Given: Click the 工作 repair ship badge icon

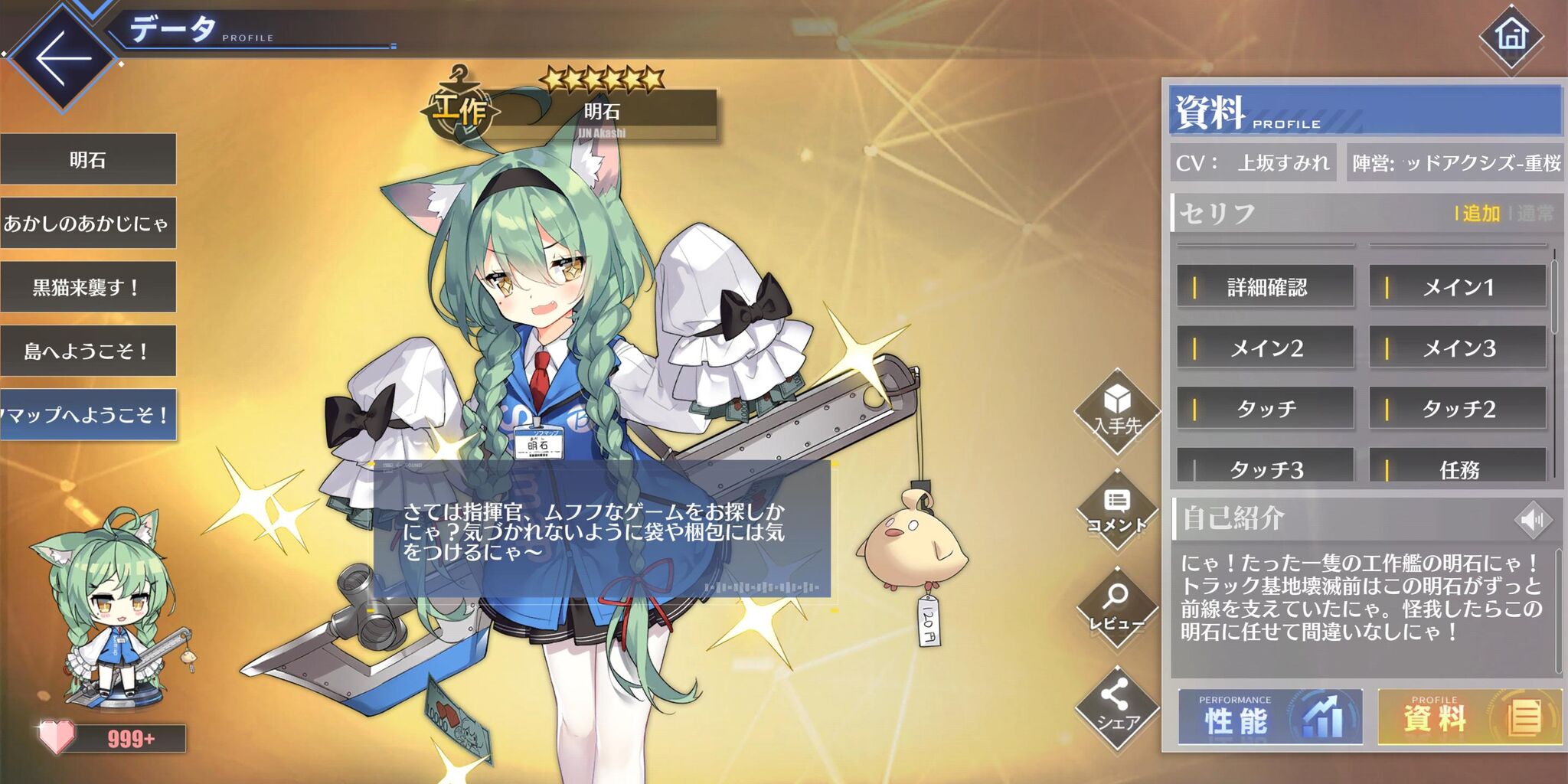Looking at the screenshot, I should click(x=459, y=109).
